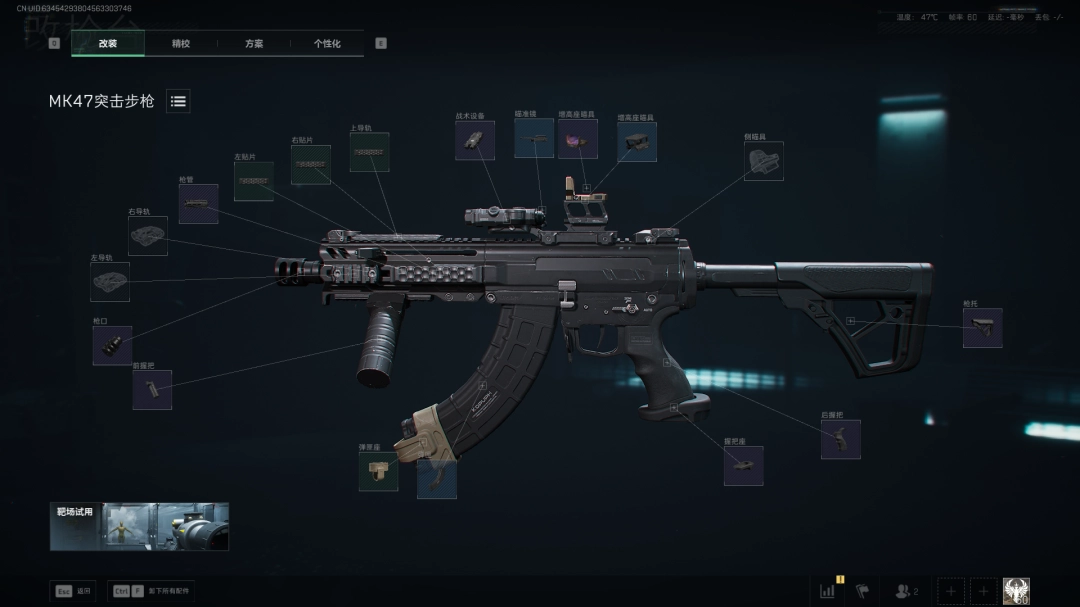Choose the 左导轨 left rail slot
The image size is (1080, 607).
tap(110, 282)
